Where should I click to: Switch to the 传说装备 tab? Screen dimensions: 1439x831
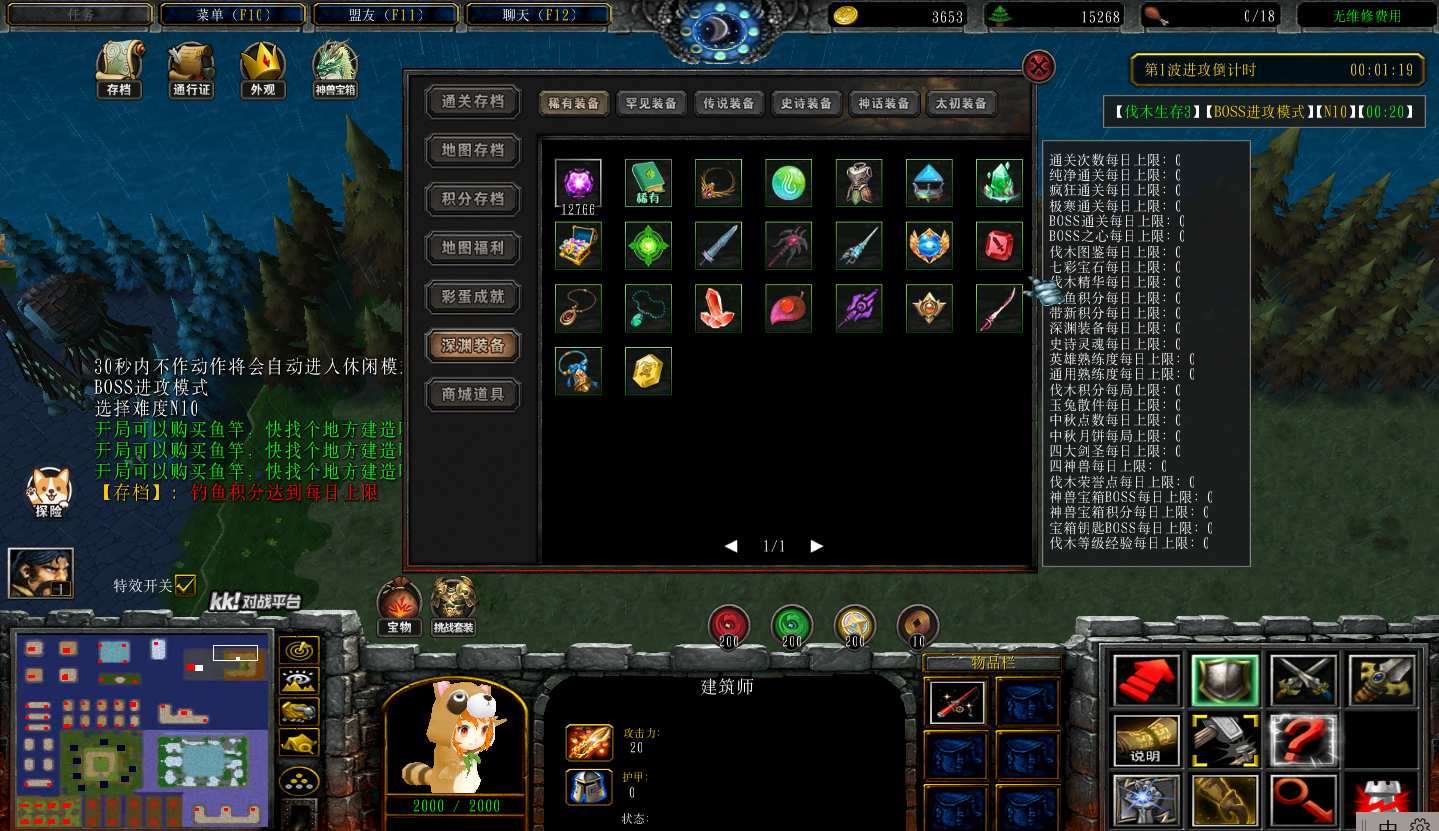728,103
